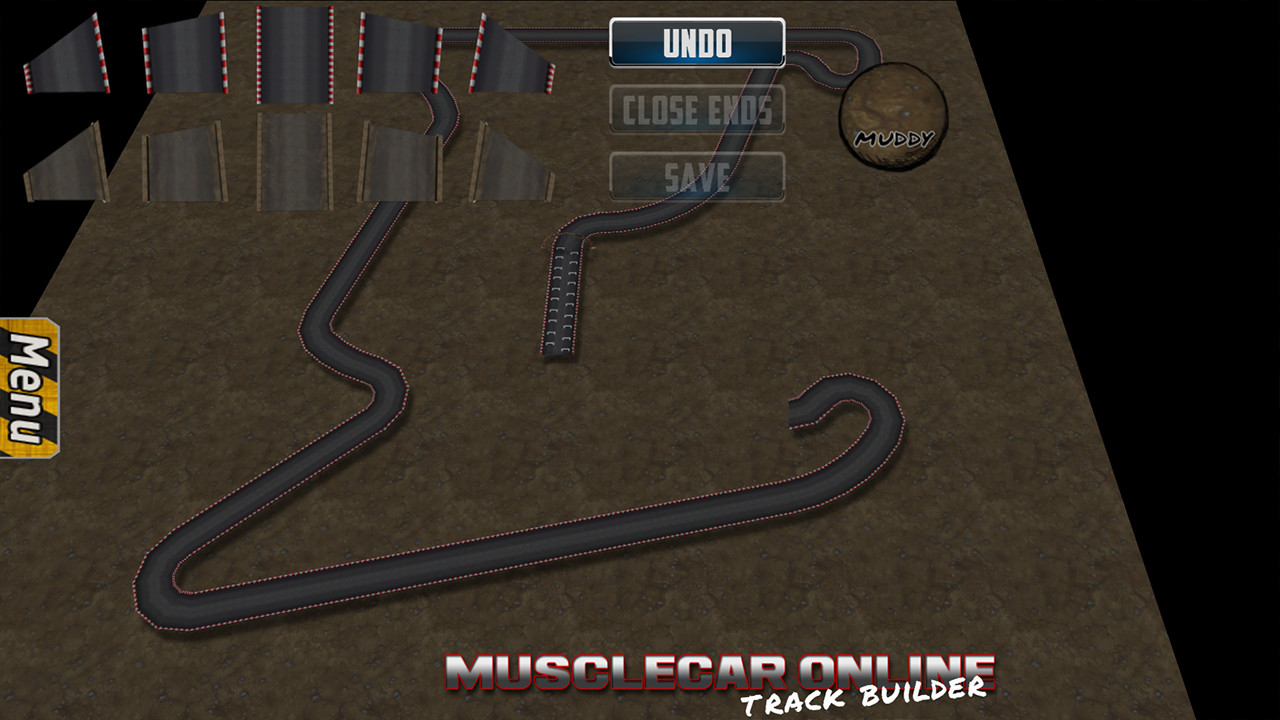1280x720 pixels.
Task: Select the narrow striped-barrier curve piece
Action: point(65,55)
